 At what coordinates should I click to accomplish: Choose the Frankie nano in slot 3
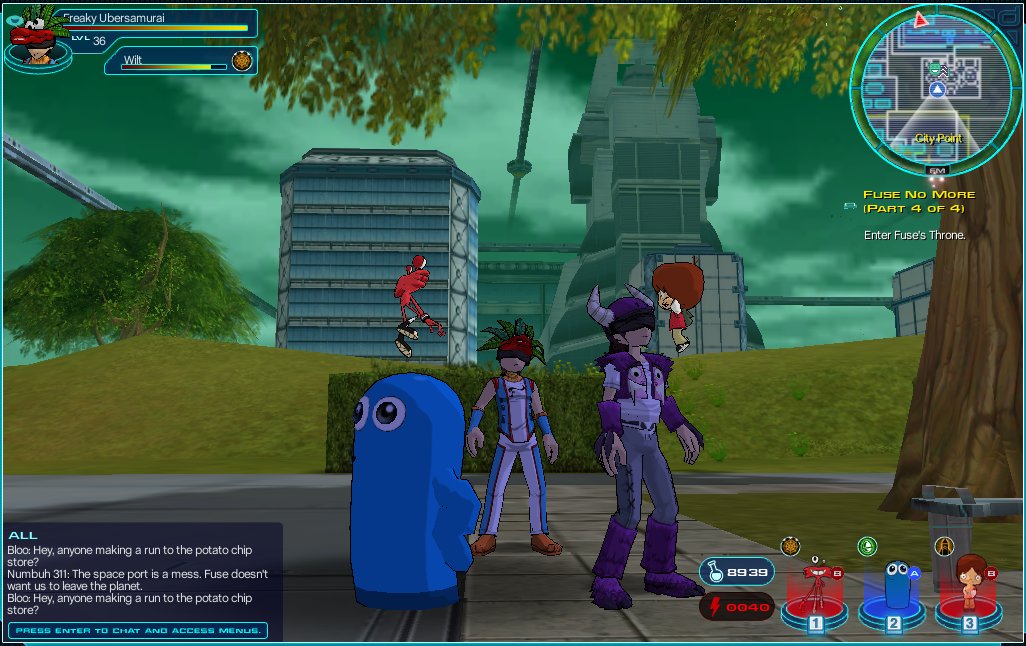tap(968, 591)
